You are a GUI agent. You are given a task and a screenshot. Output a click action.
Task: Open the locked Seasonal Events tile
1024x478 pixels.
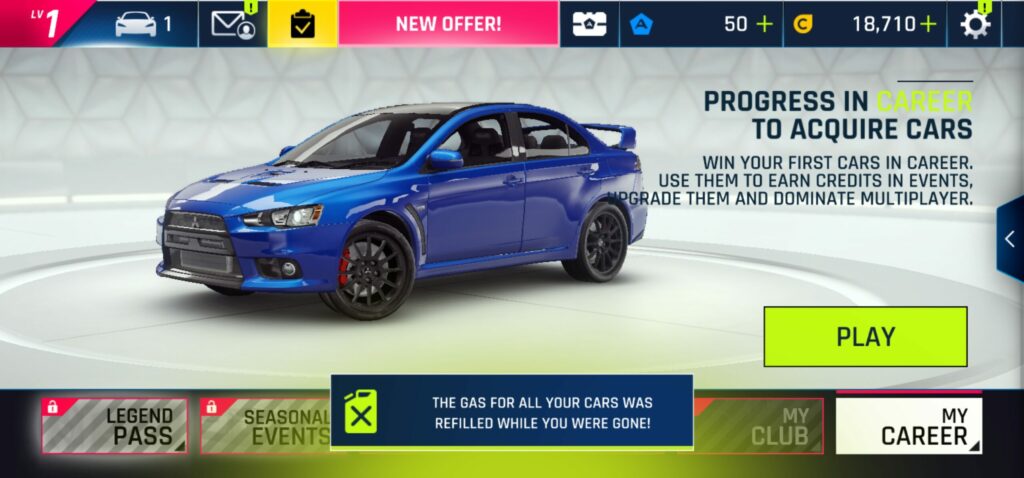266,426
